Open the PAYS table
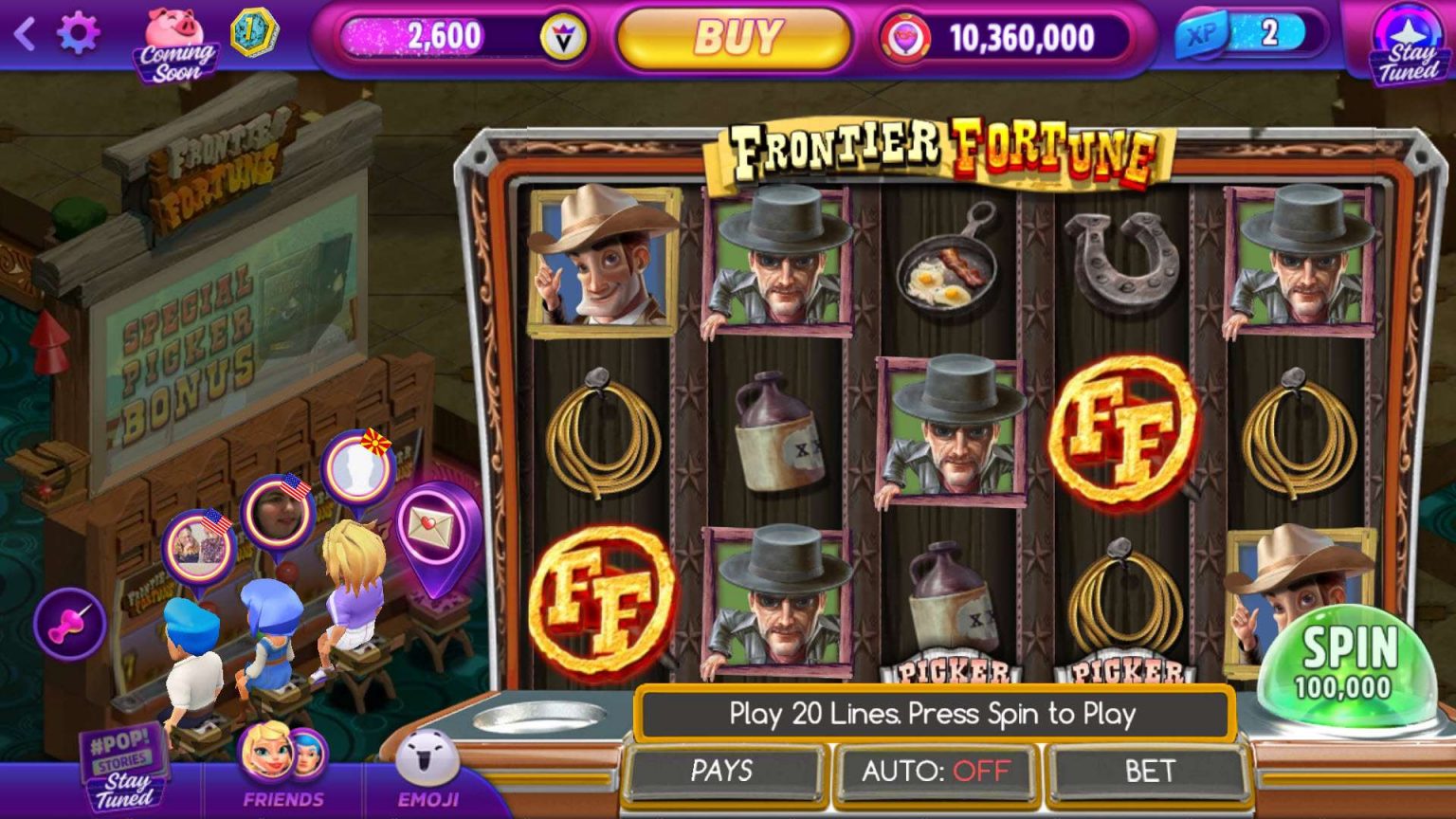This screenshot has height=819, width=1456. pos(722,771)
